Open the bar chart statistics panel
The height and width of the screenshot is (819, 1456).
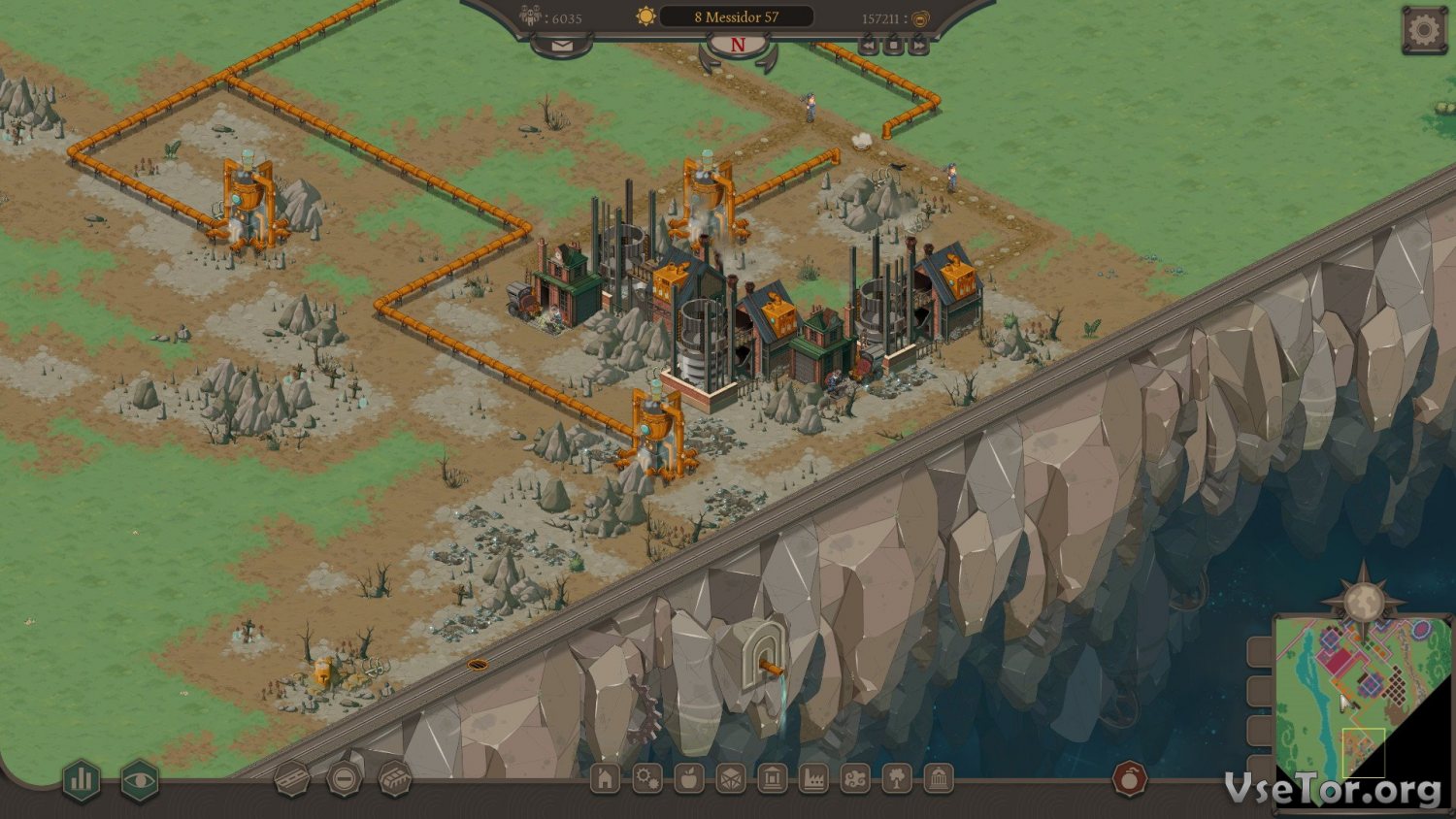pyautogui.click(x=83, y=778)
